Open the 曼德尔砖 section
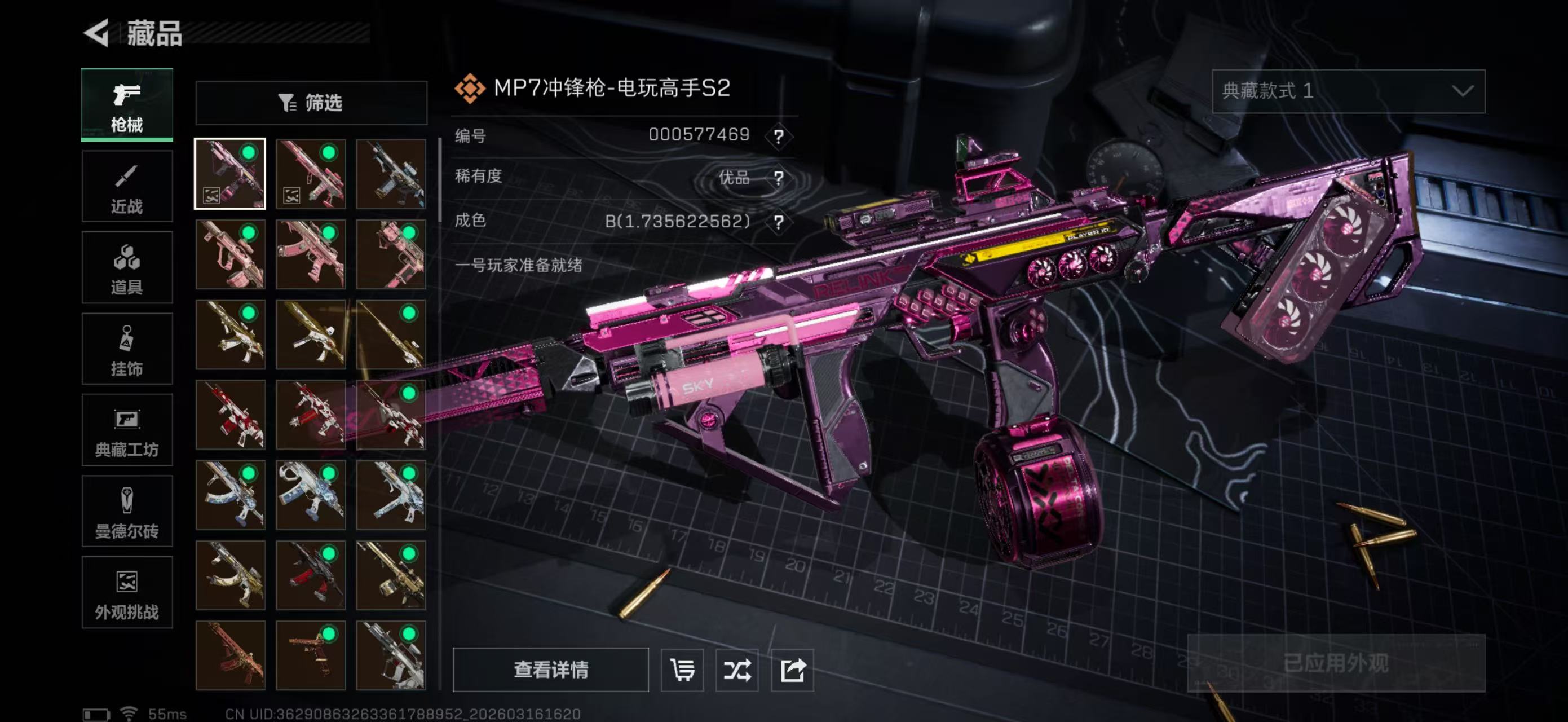The height and width of the screenshot is (722, 1568). [x=127, y=512]
